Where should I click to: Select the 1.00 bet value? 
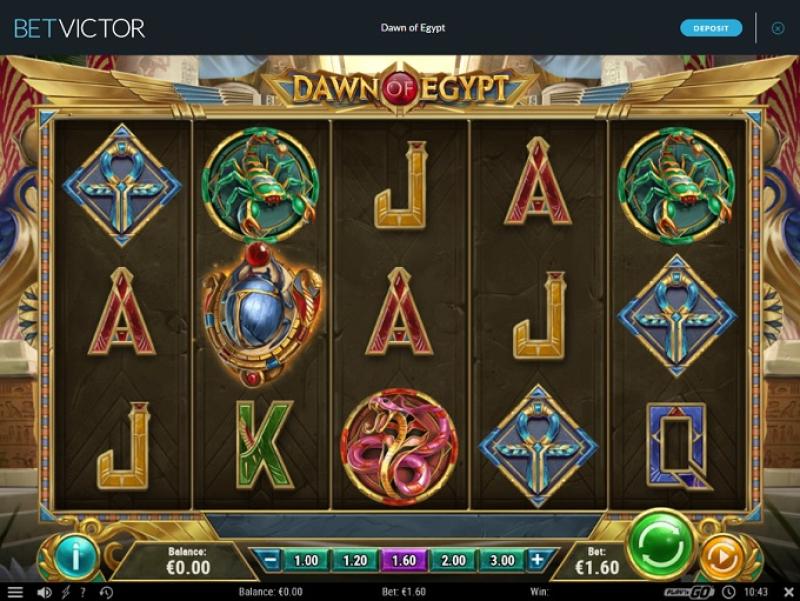(306, 561)
